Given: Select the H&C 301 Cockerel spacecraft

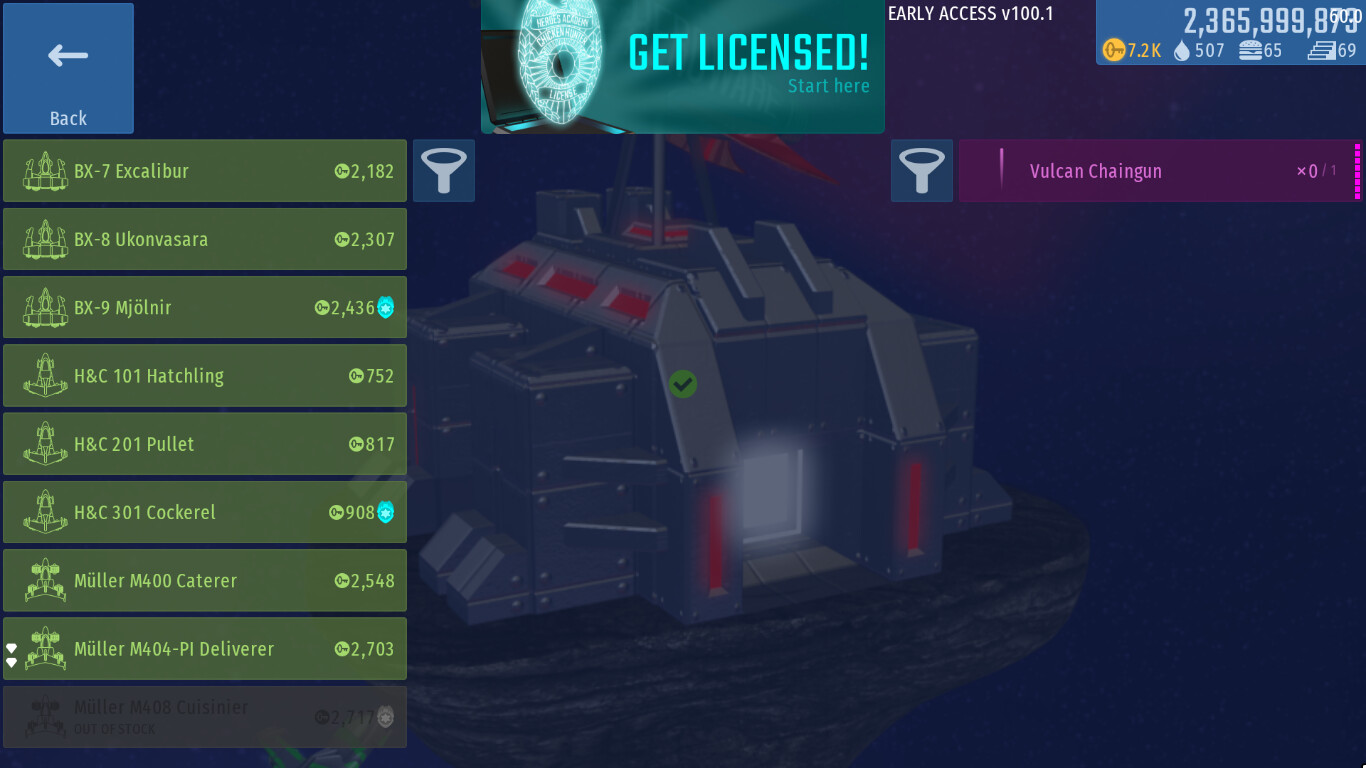Looking at the screenshot, I should point(205,512).
